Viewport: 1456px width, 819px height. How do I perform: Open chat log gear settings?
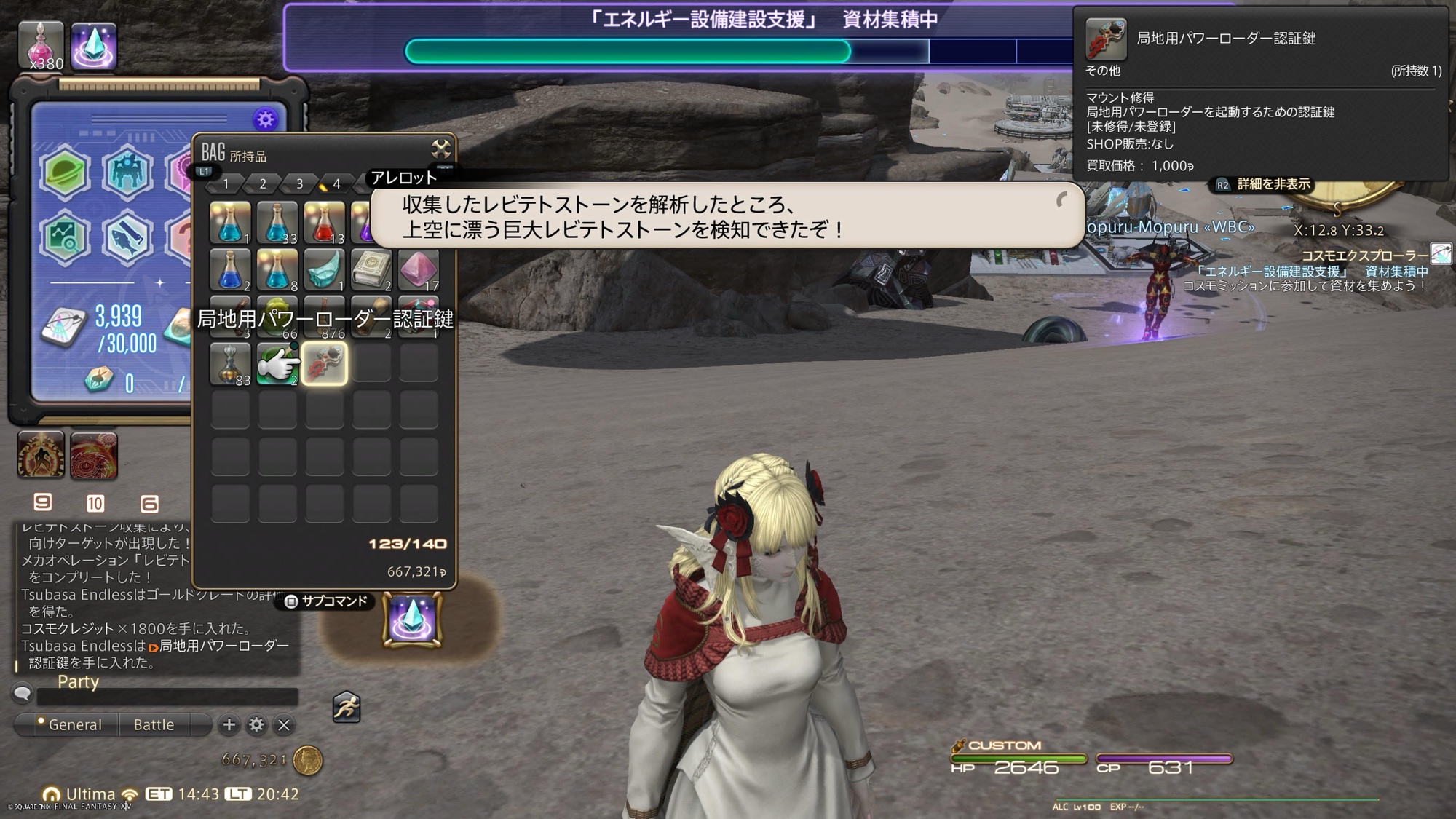pyautogui.click(x=256, y=724)
